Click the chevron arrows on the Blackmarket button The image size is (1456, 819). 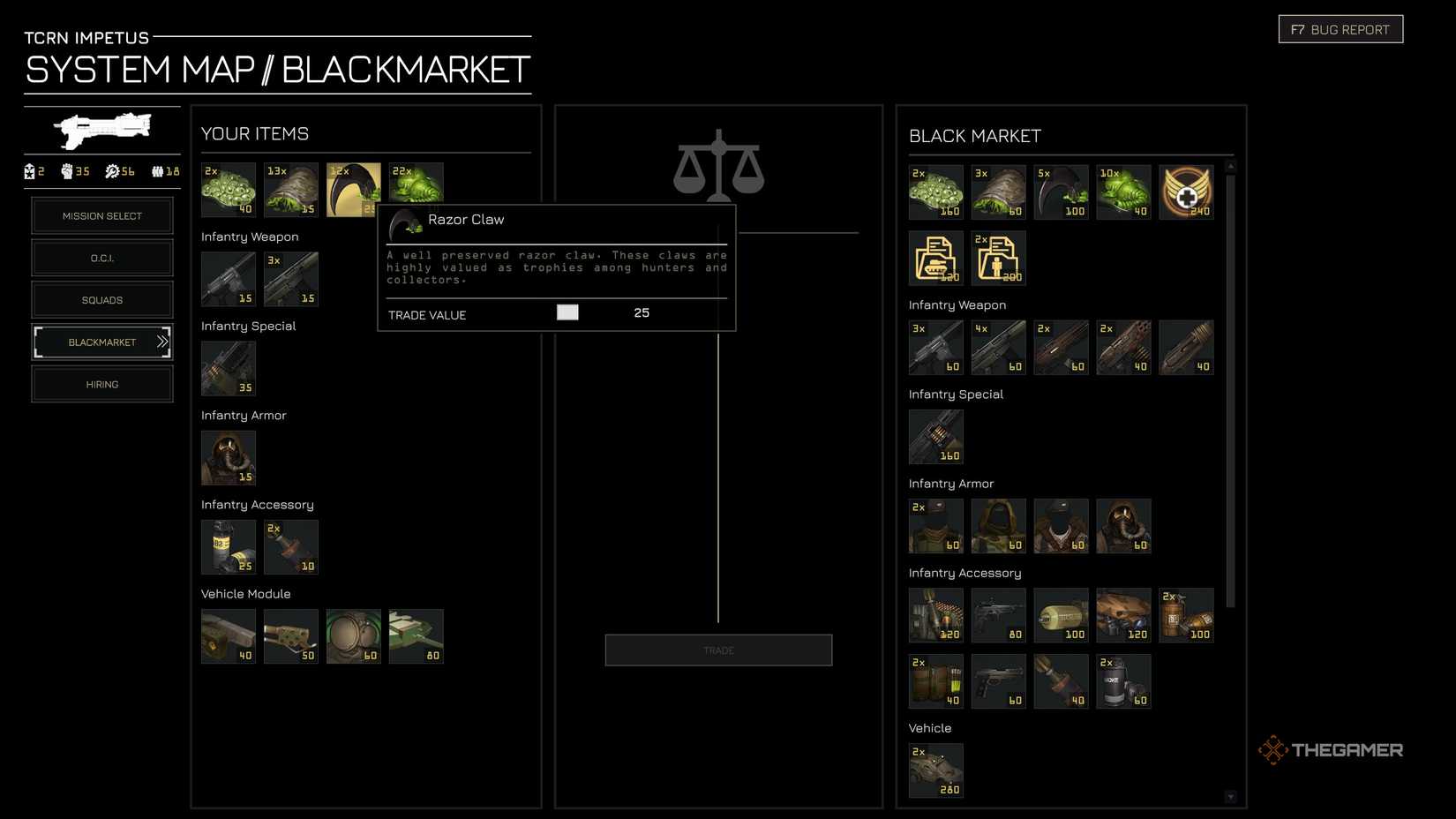click(x=162, y=342)
